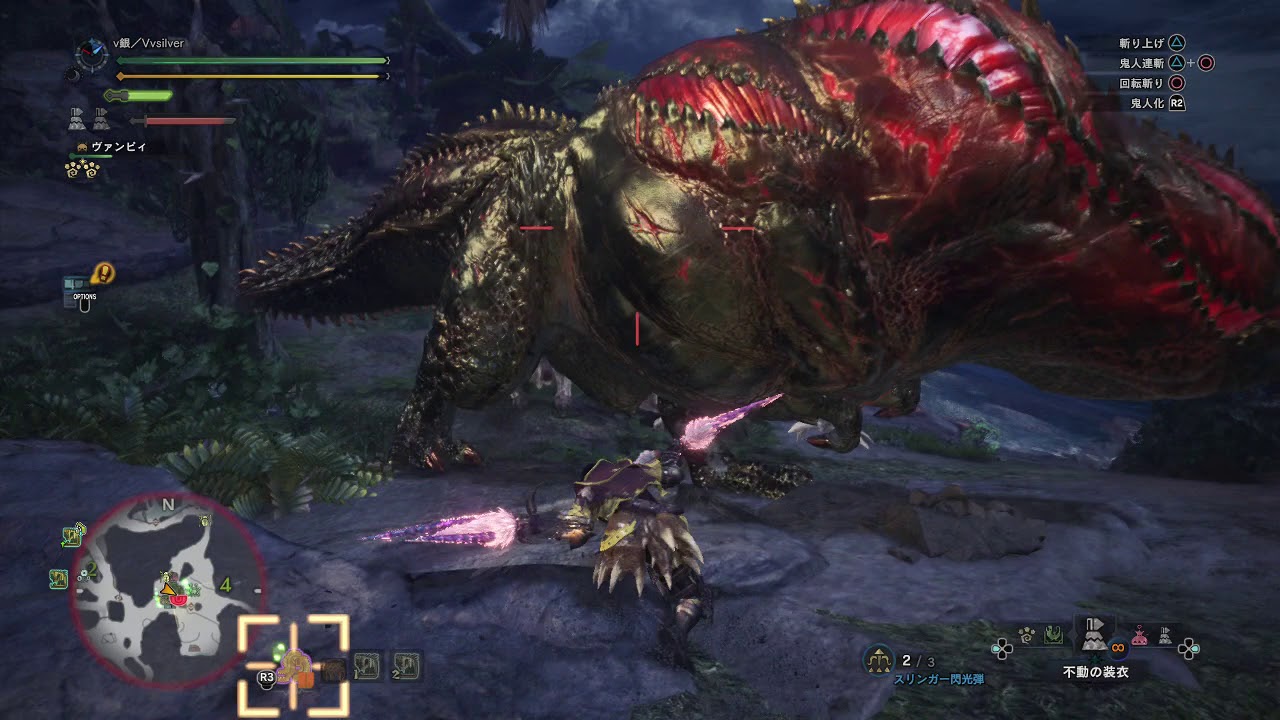Click the dimmed brown monster thumbnail
Image resolution: width=1280 pixels, height=720 pixels.
click(332, 670)
